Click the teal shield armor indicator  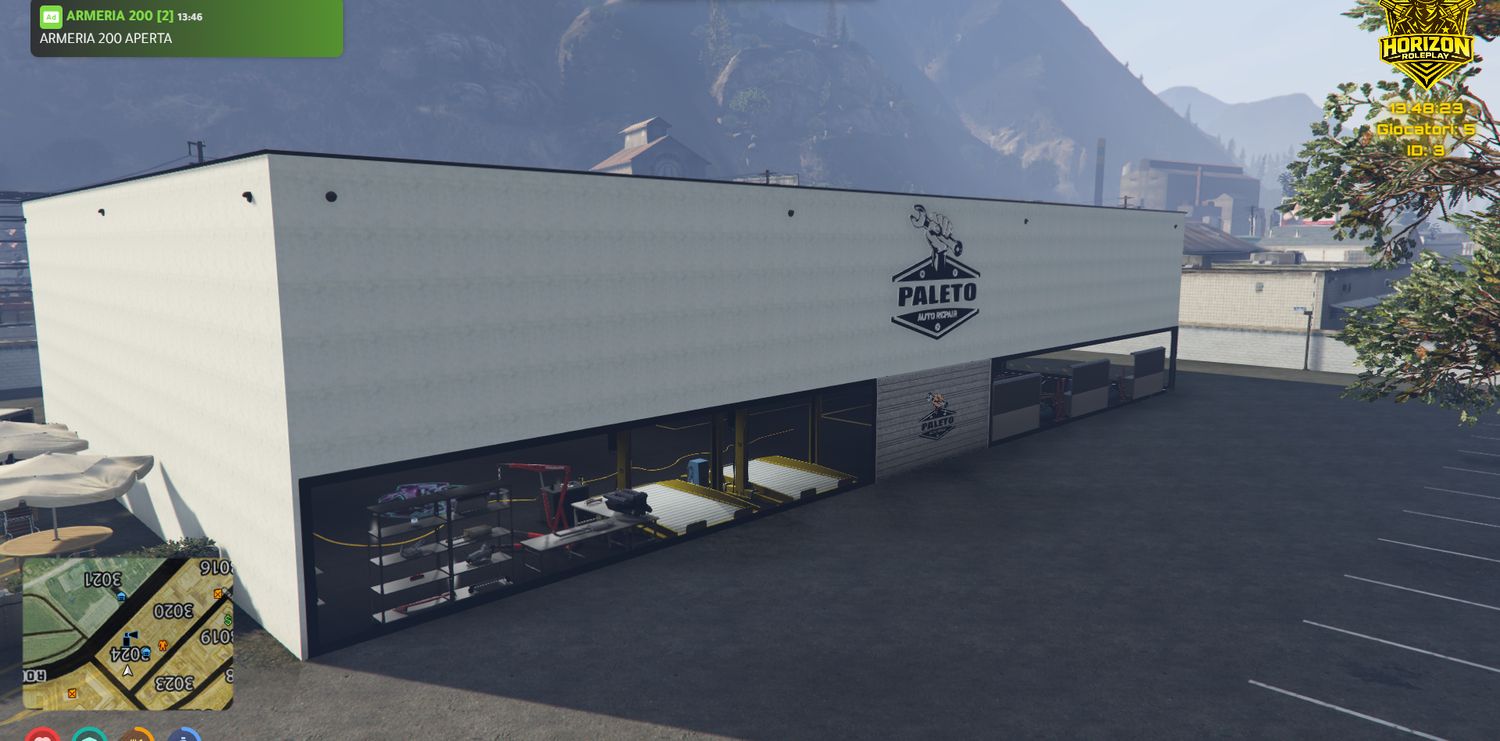(x=90, y=739)
